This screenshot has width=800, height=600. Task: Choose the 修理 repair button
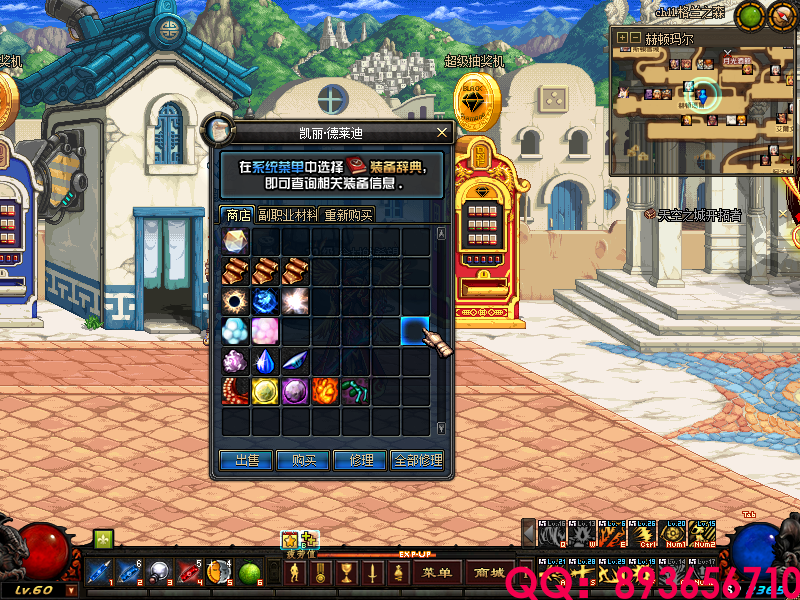tap(361, 460)
